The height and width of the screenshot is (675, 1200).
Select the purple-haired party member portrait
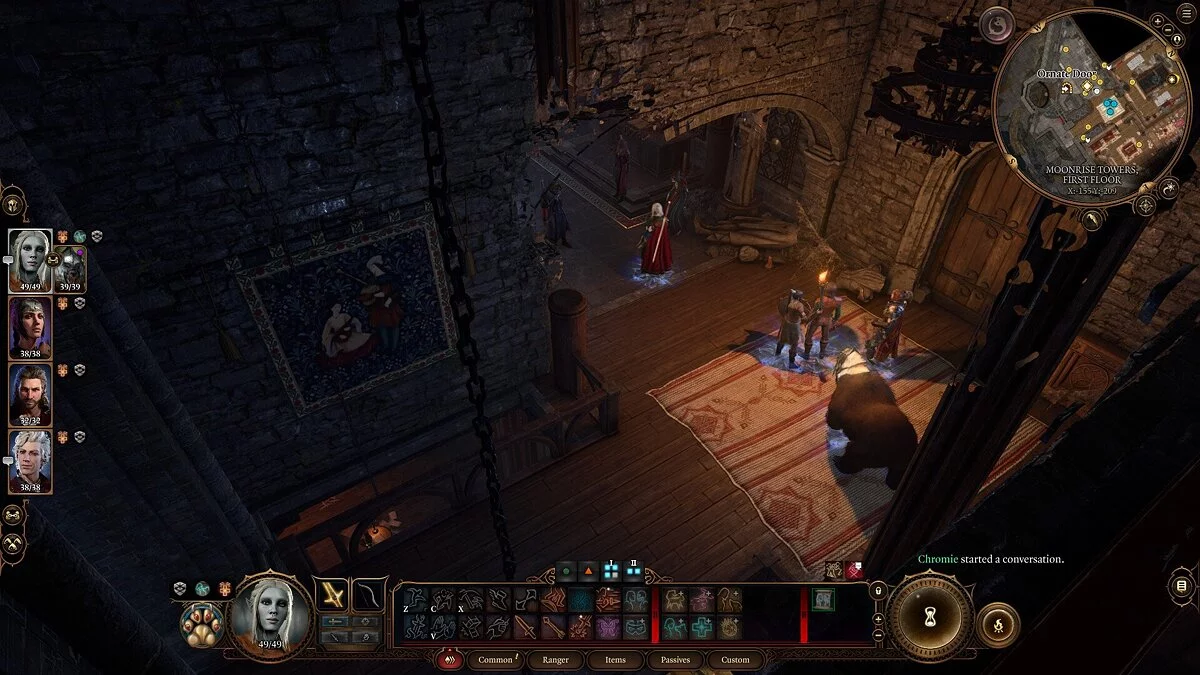point(29,328)
